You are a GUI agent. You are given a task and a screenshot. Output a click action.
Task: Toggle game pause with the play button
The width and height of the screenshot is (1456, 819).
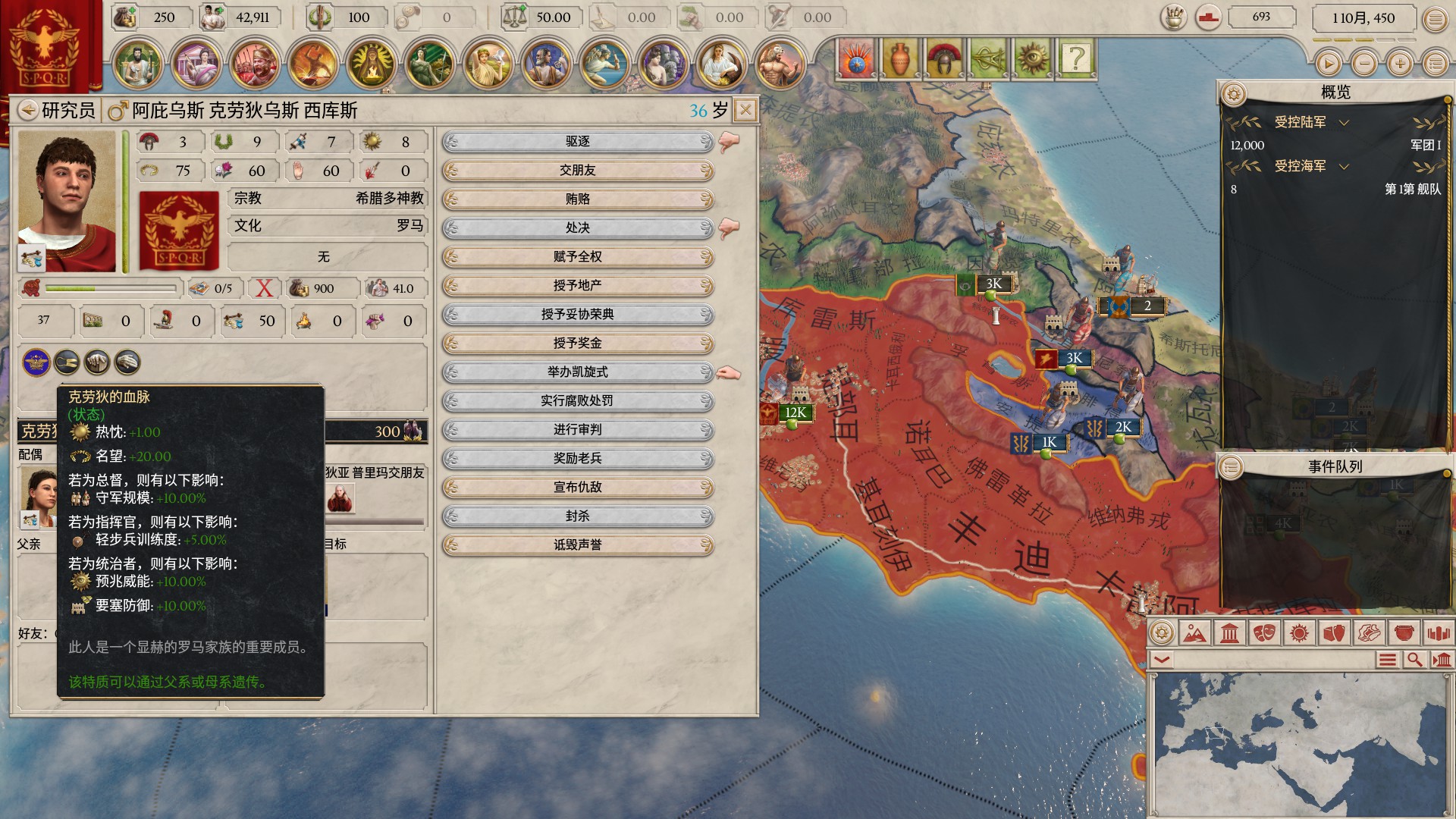pyautogui.click(x=1328, y=64)
